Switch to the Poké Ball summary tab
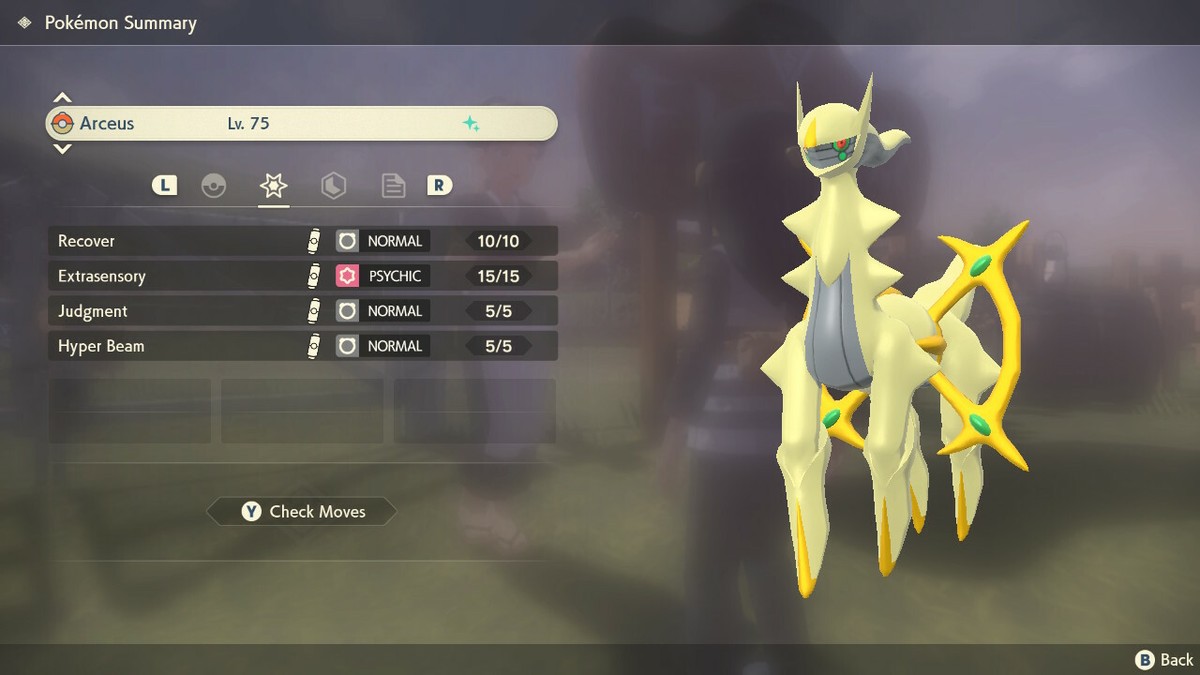This screenshot has width=1200, height=675. tap(214, 186)
